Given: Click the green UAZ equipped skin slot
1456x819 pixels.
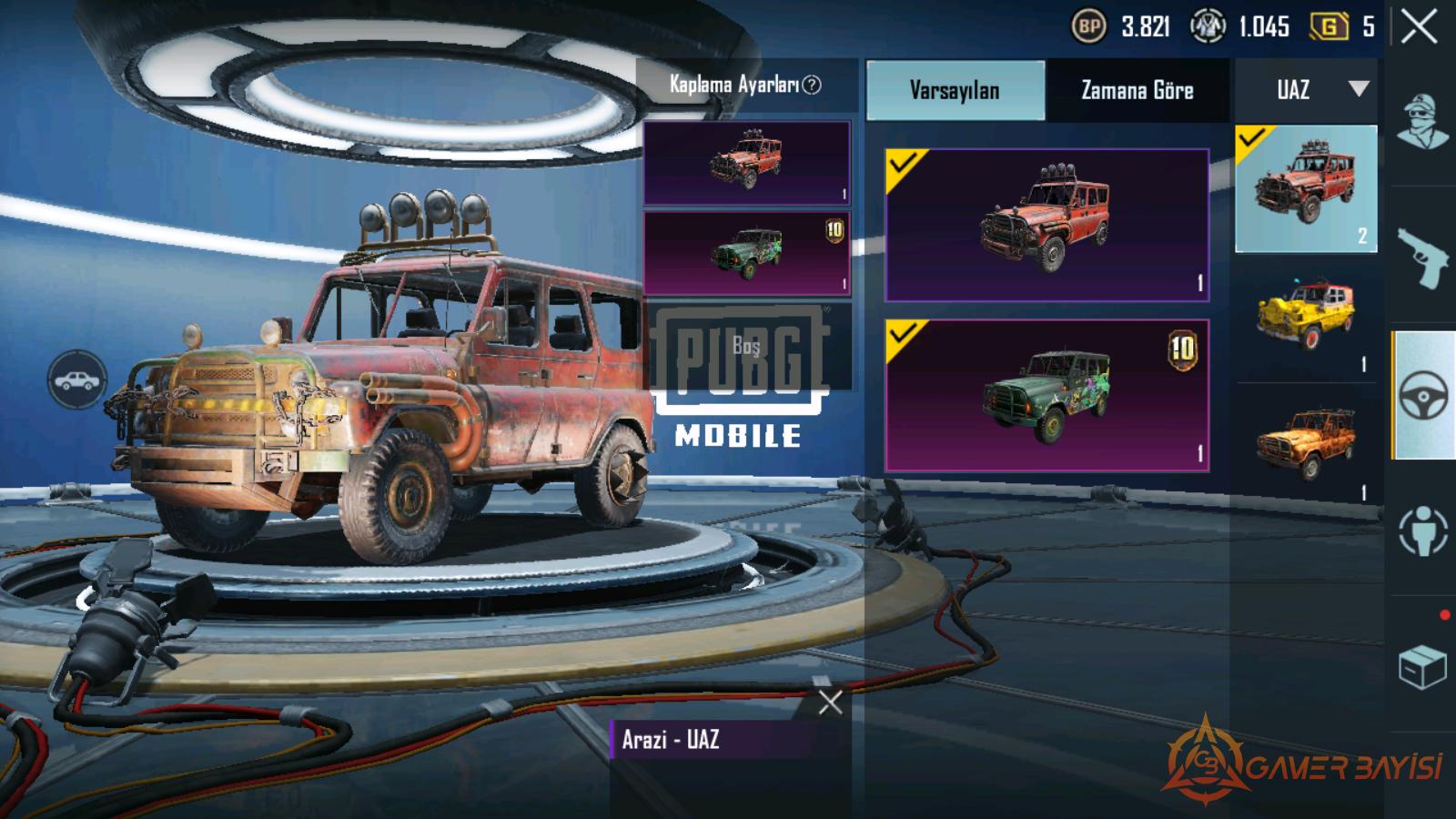Looking at the screenshot, I should click(x=746, y=253).
